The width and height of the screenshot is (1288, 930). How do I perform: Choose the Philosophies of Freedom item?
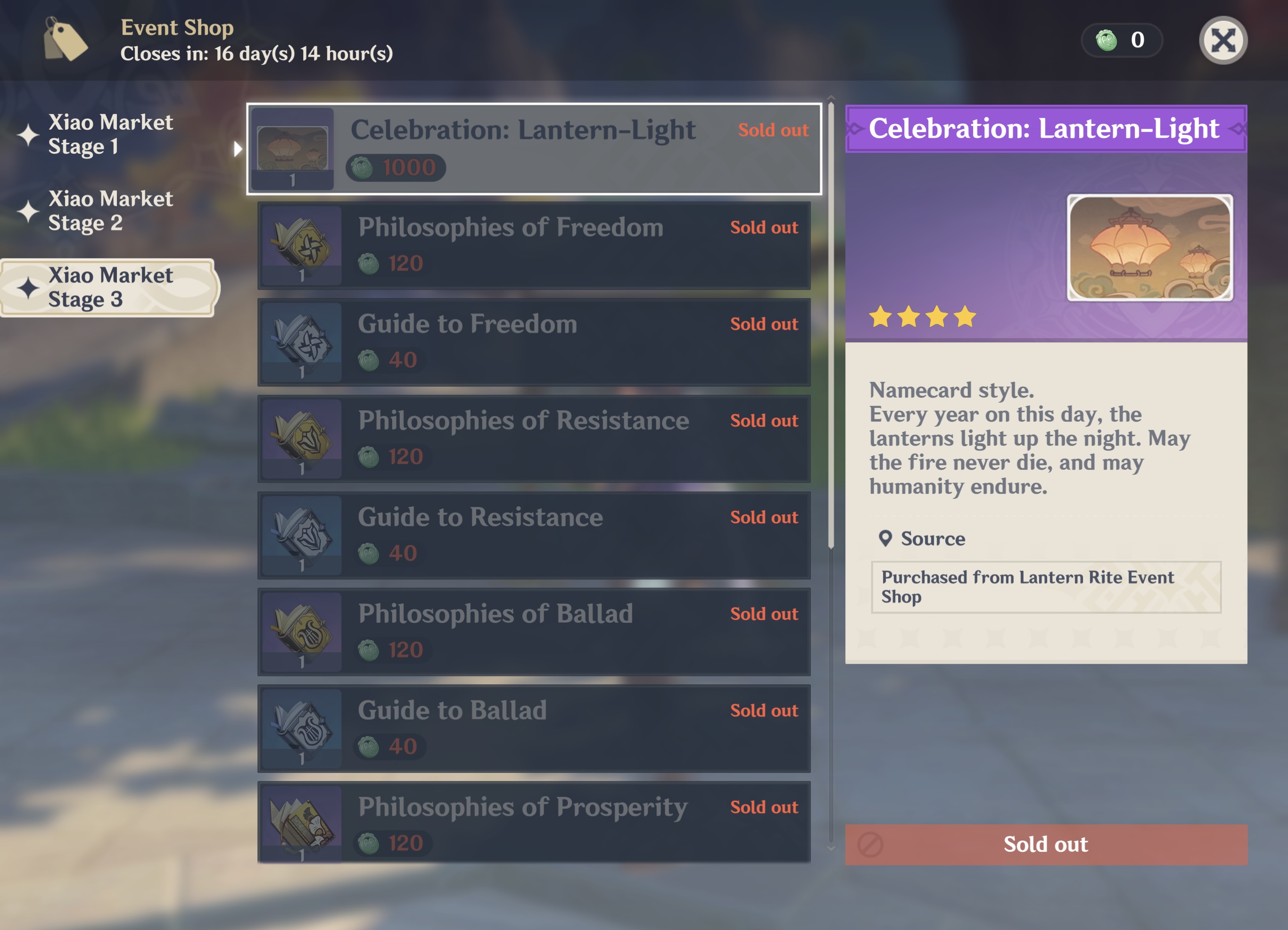[534, 245]
